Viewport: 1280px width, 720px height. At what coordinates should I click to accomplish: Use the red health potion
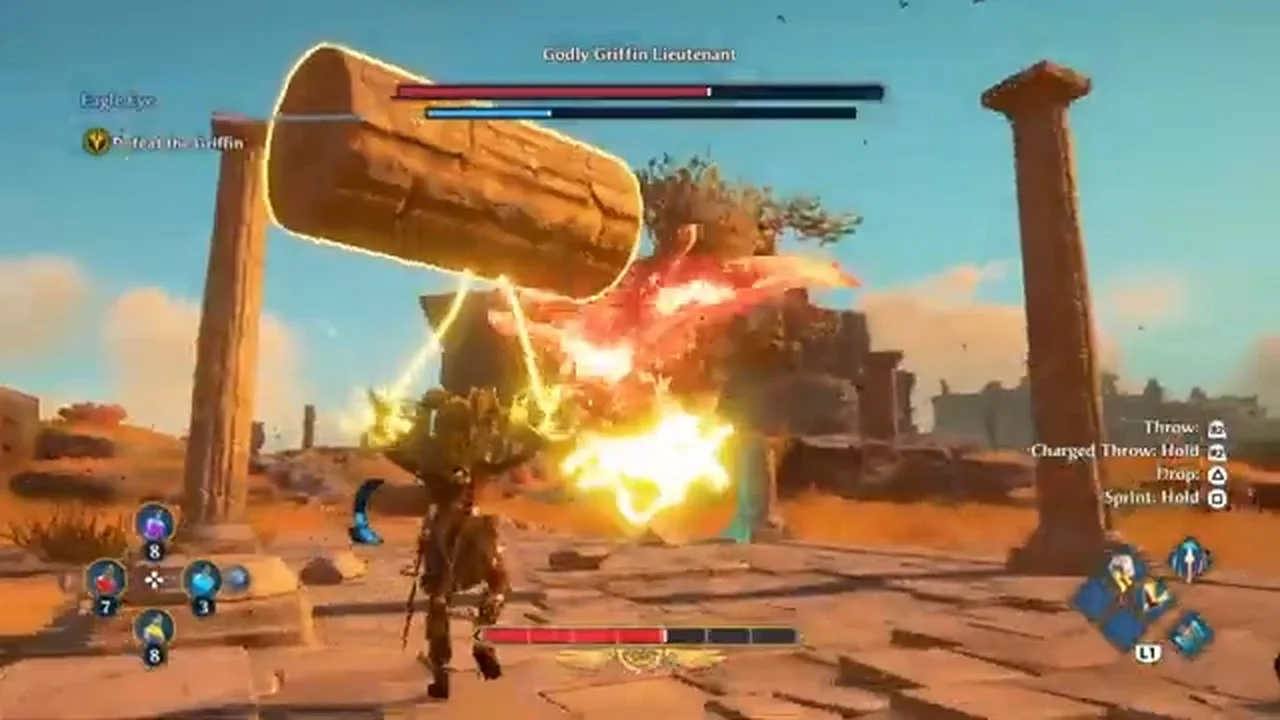(105, 578)
